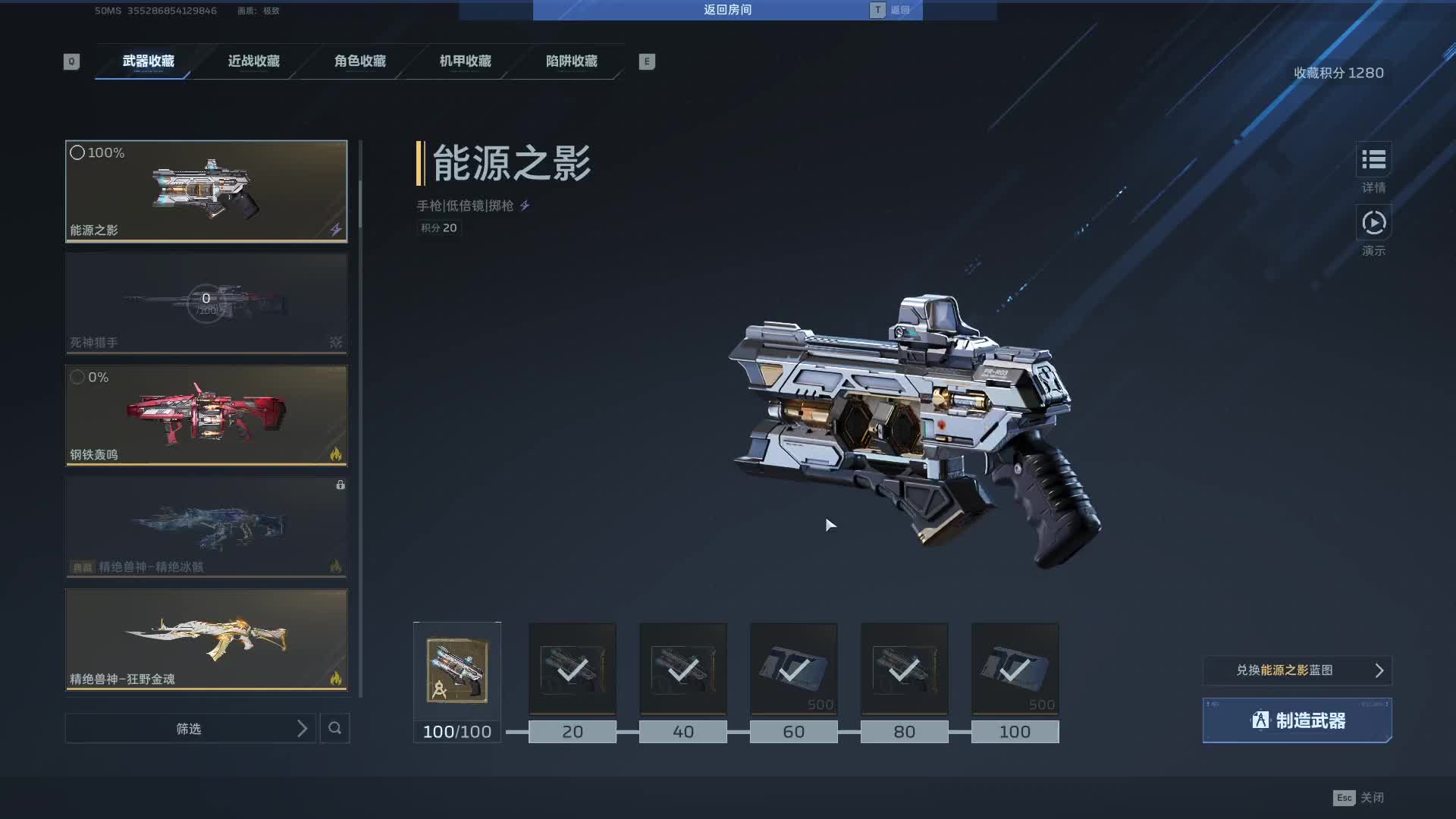
Task: Play the 演示 weapon demo
Action: click(1373, 224)
